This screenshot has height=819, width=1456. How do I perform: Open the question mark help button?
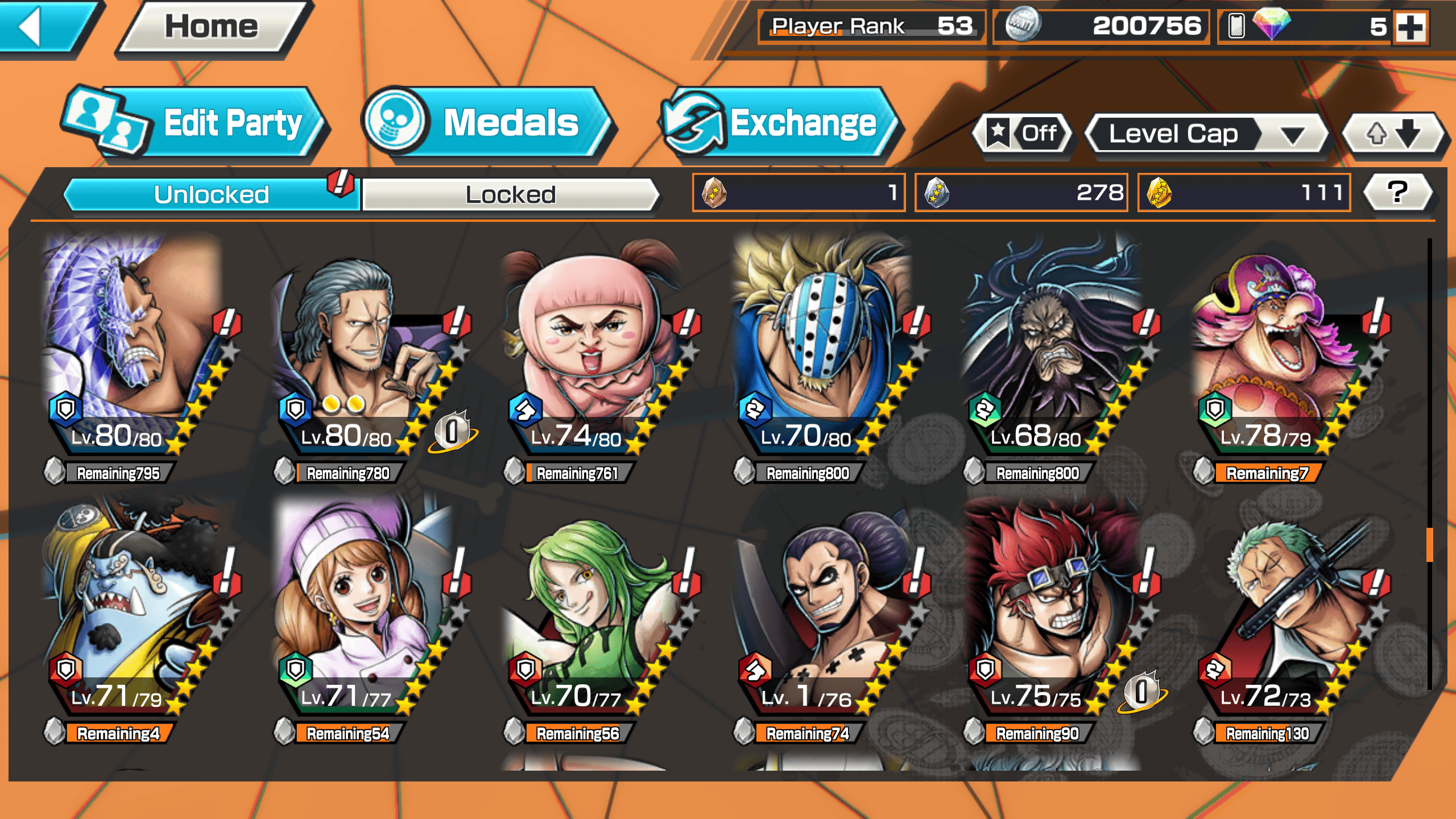[1397, 192]
